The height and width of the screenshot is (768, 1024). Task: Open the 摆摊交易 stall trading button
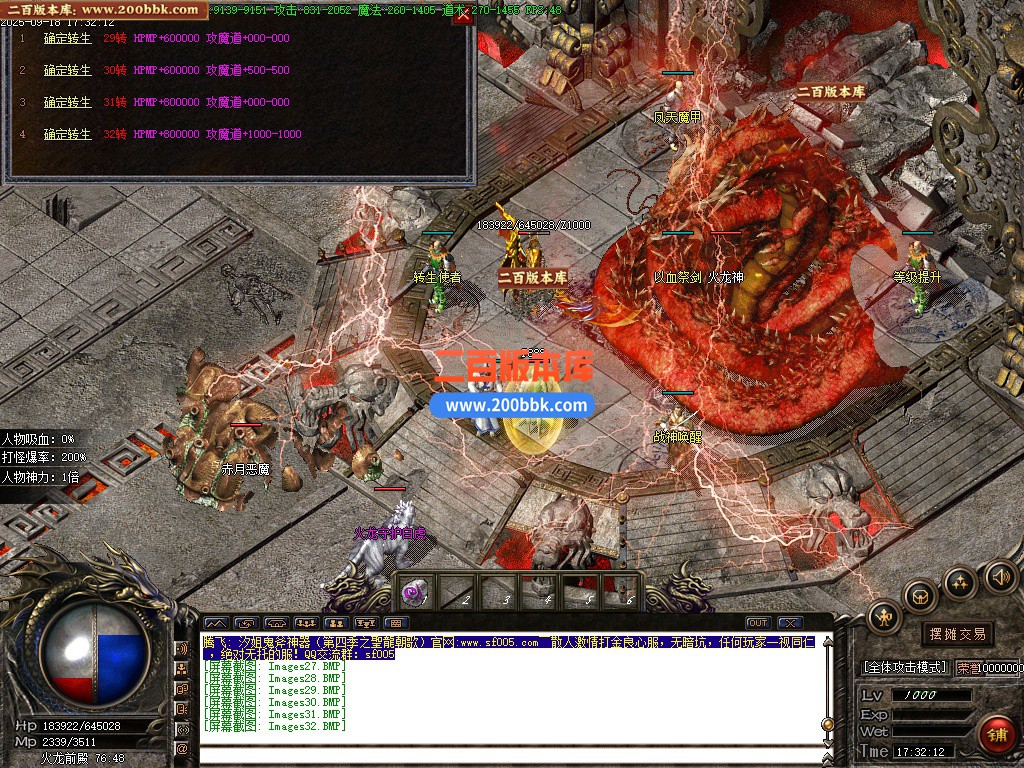pyautogui.click(x=957, y=633)
